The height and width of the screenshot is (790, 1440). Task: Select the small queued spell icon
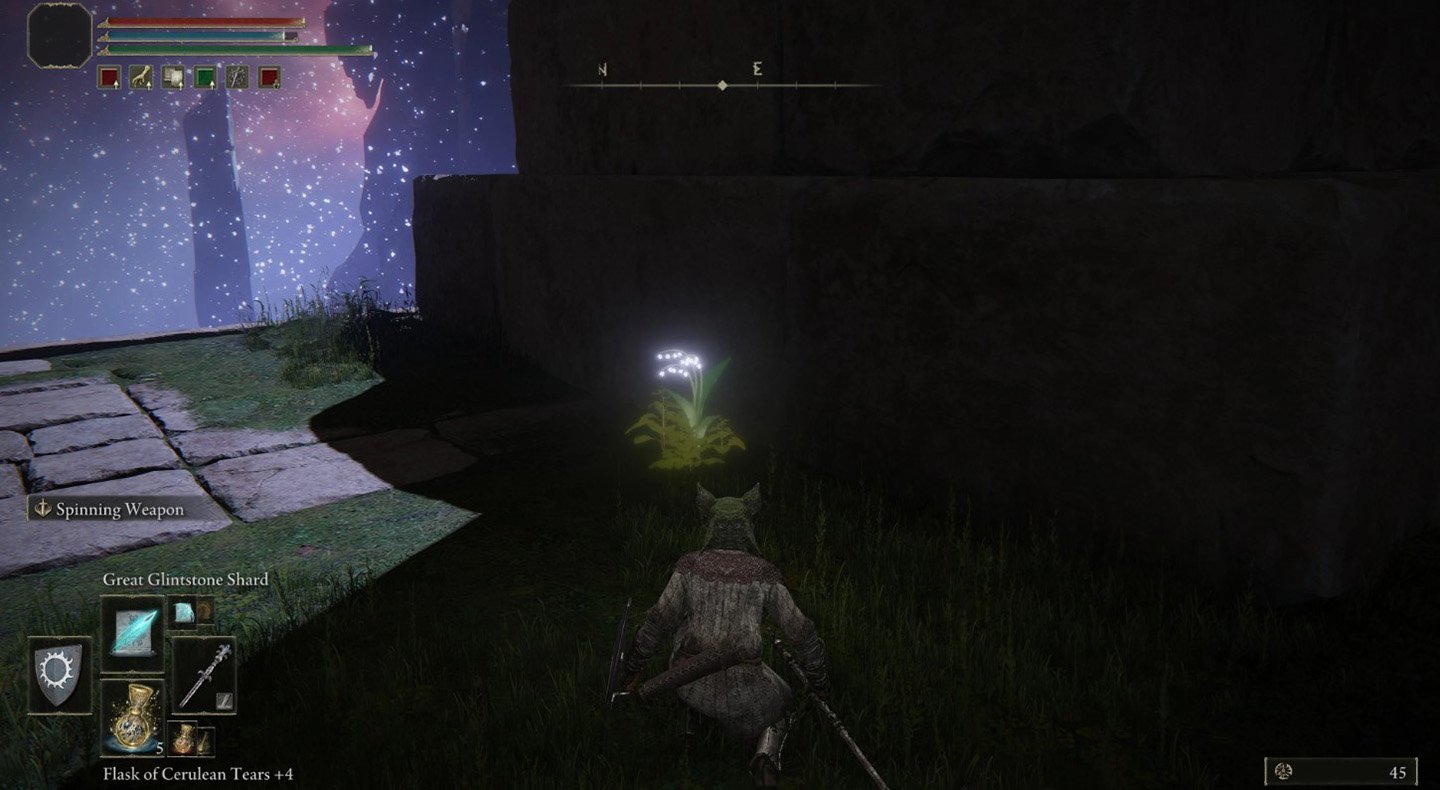click(x=184, y=611)
